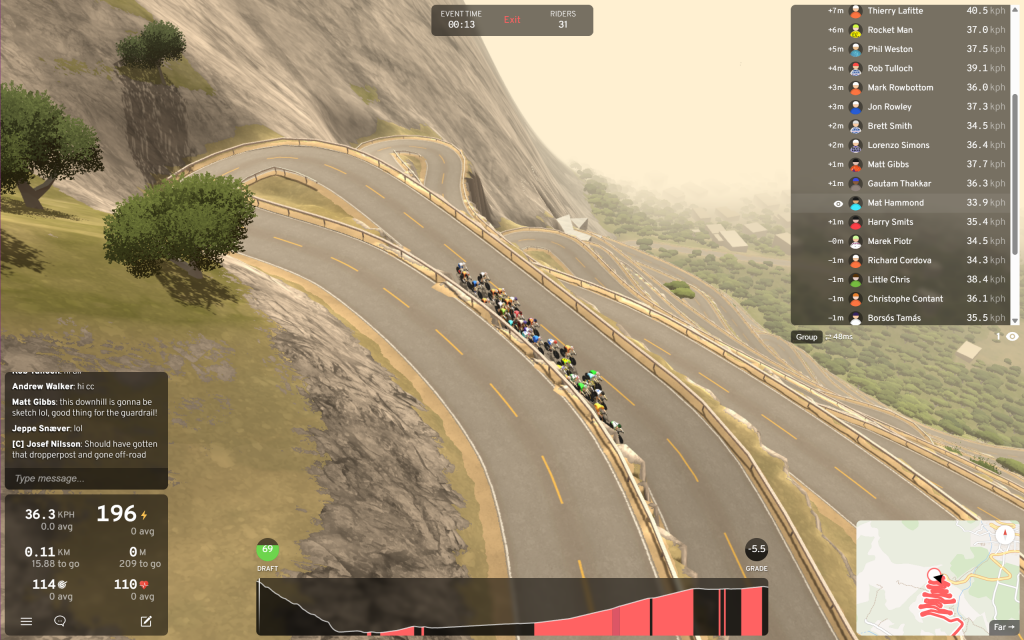Screen dimensions: 1024x640
Task: Type in the chat message box
Action: tap(86, 479)
